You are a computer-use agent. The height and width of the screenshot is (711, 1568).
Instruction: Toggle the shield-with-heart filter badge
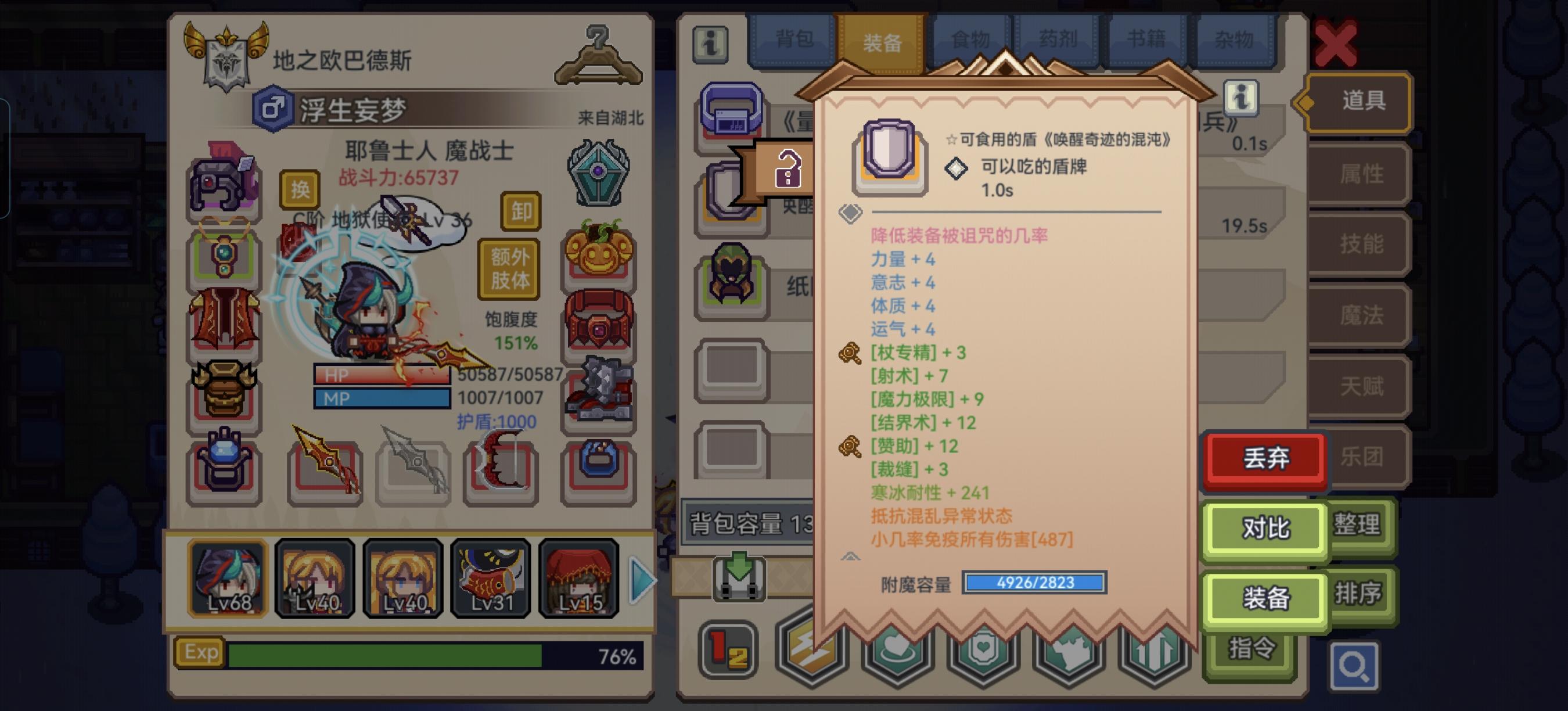984,651
